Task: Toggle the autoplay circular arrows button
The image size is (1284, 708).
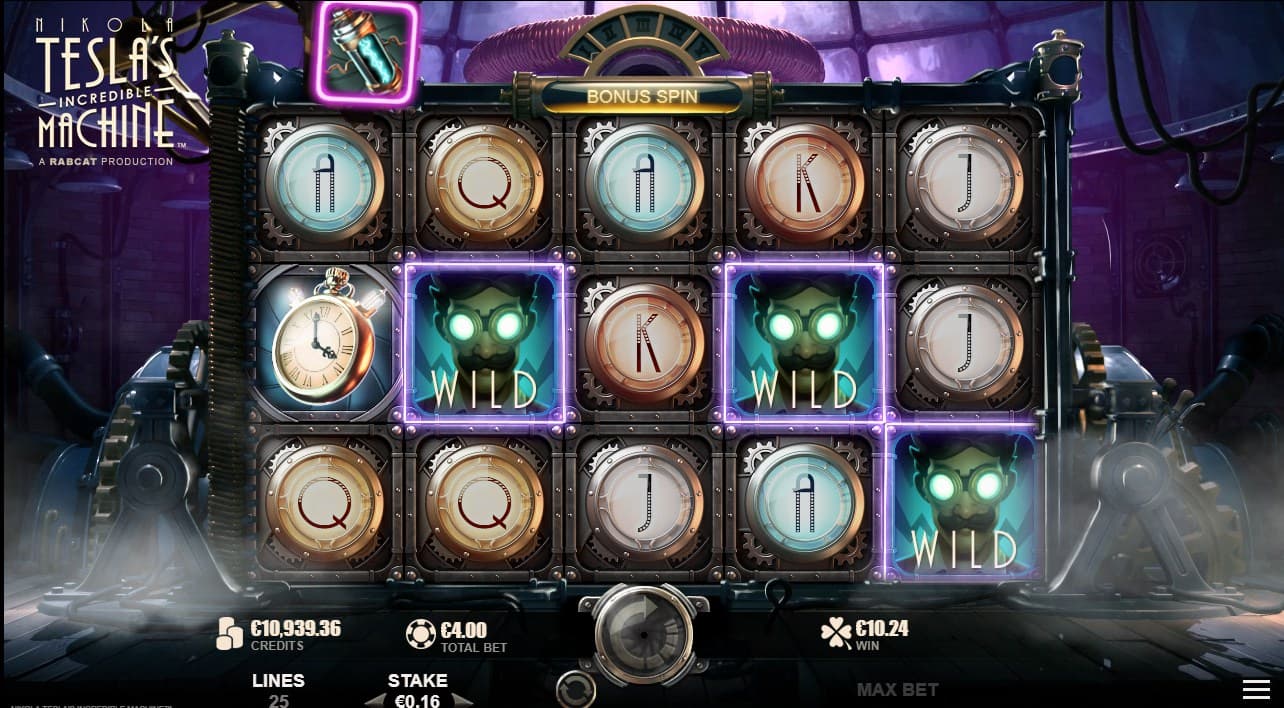Action: pyautogui.click(x=575, y=689)
